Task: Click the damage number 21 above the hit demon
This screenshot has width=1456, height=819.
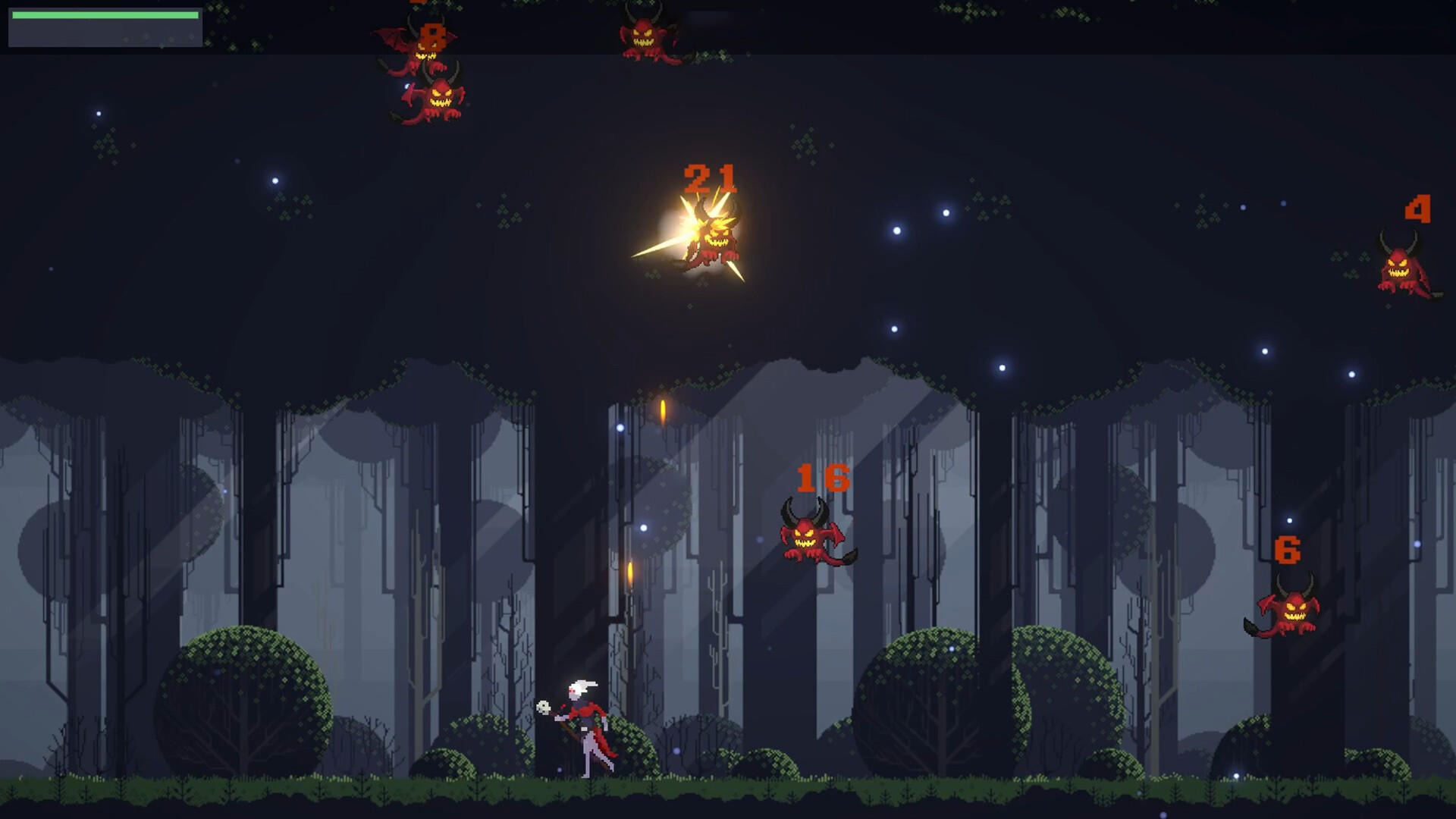Action: (x=711, y=180)
